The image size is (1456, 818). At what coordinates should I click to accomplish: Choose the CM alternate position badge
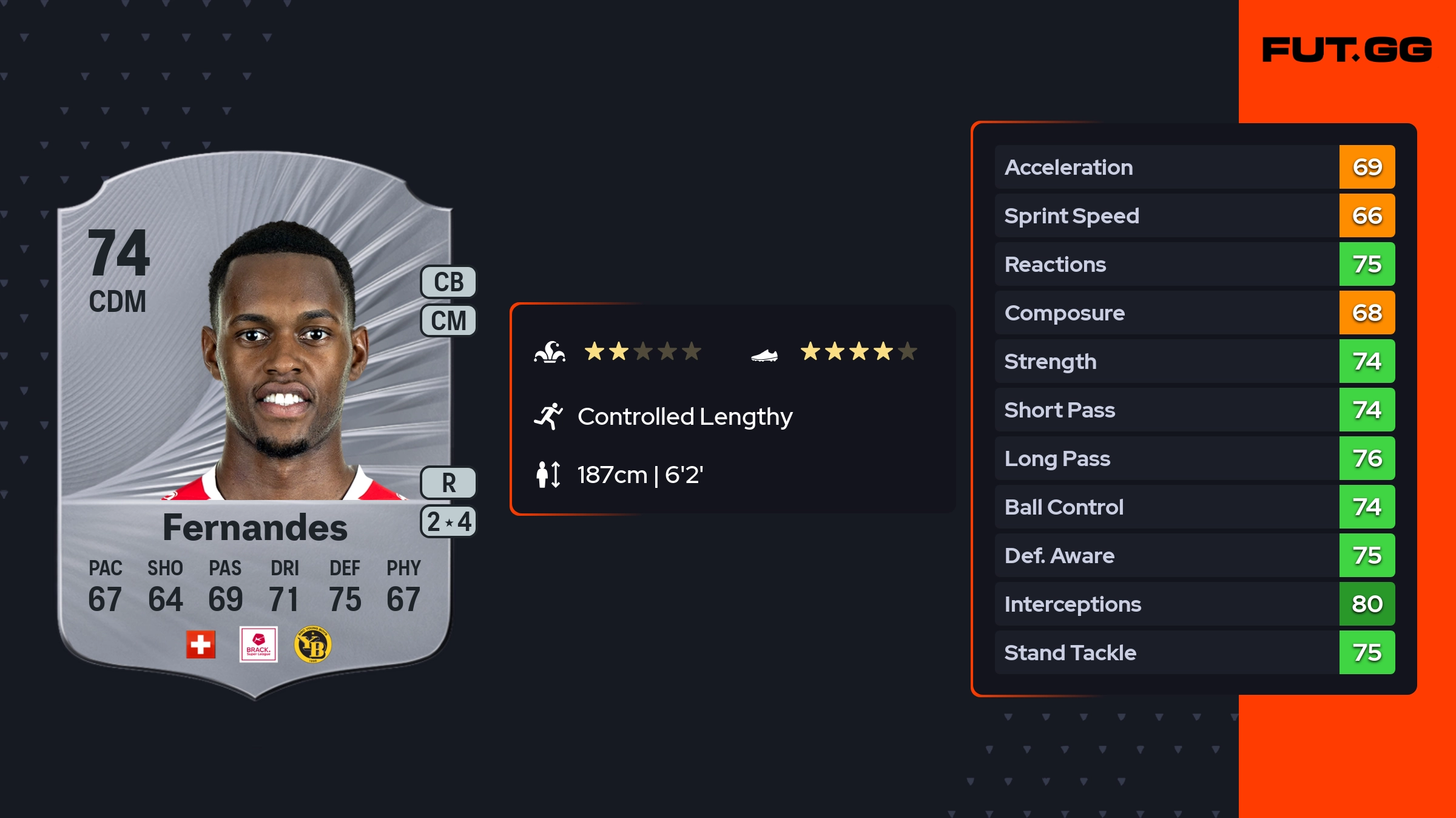pos(448,320)
